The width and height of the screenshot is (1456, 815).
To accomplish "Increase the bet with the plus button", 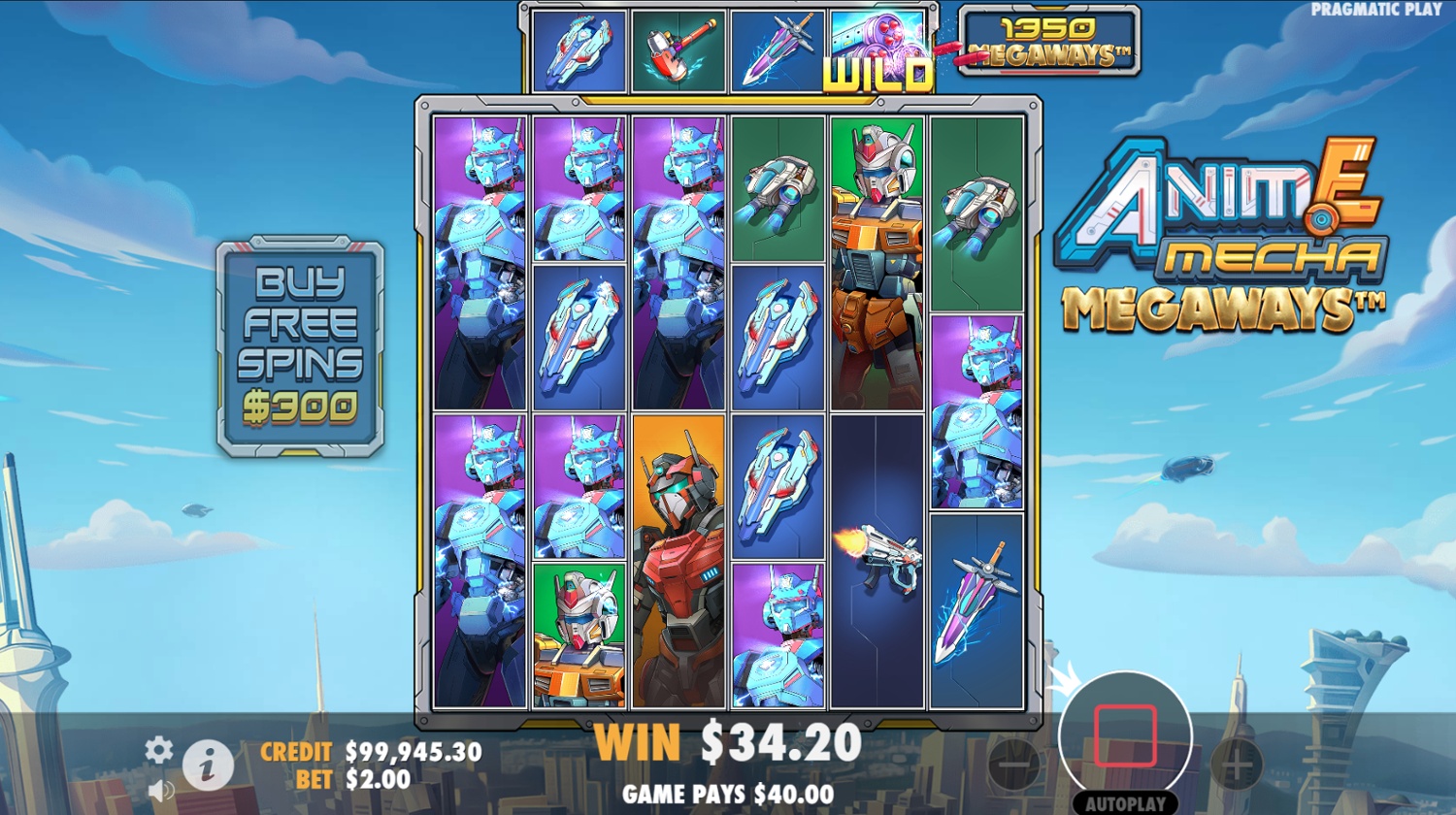I will click(1236, 765).
